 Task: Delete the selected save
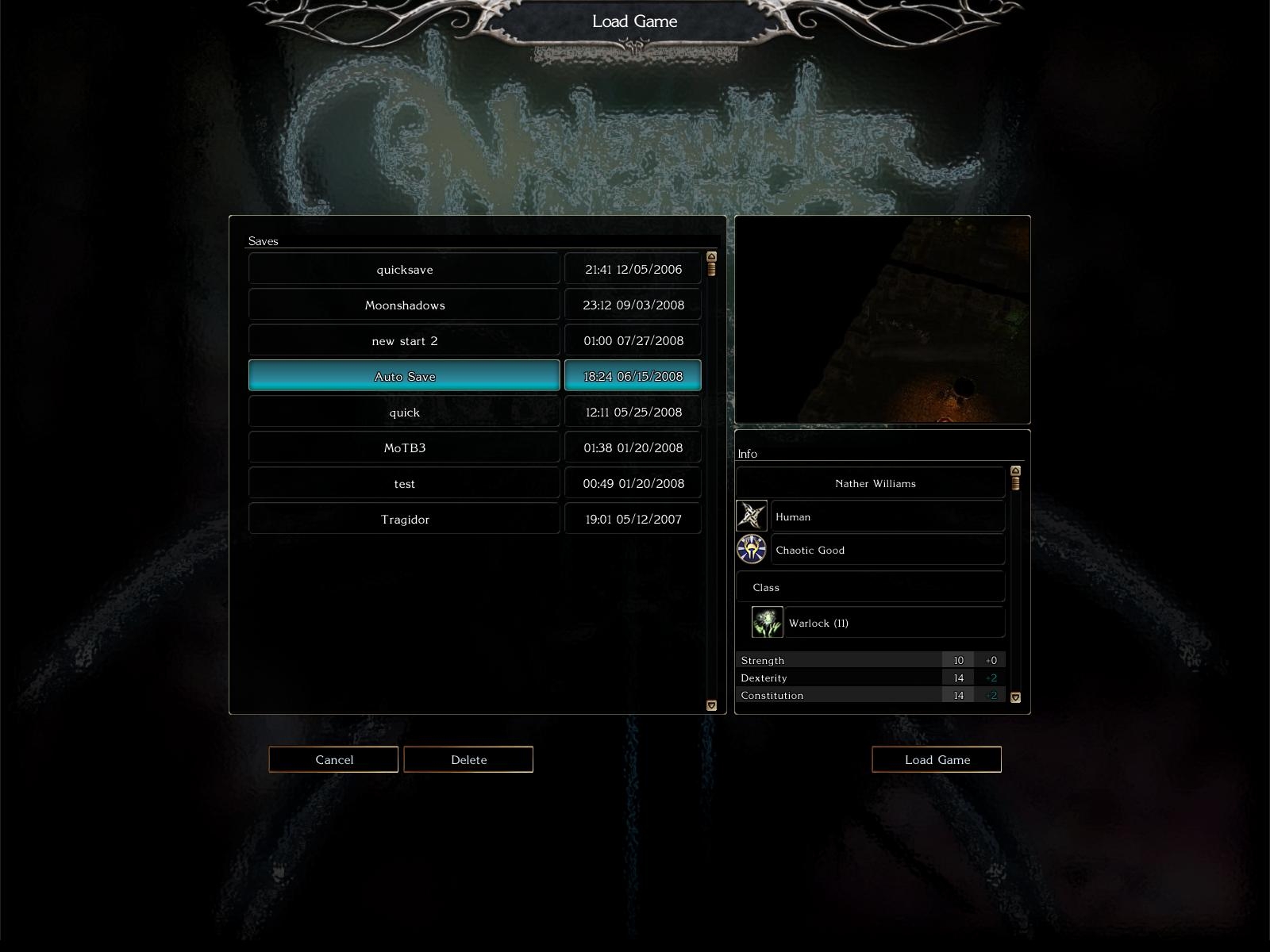point(468,759)
